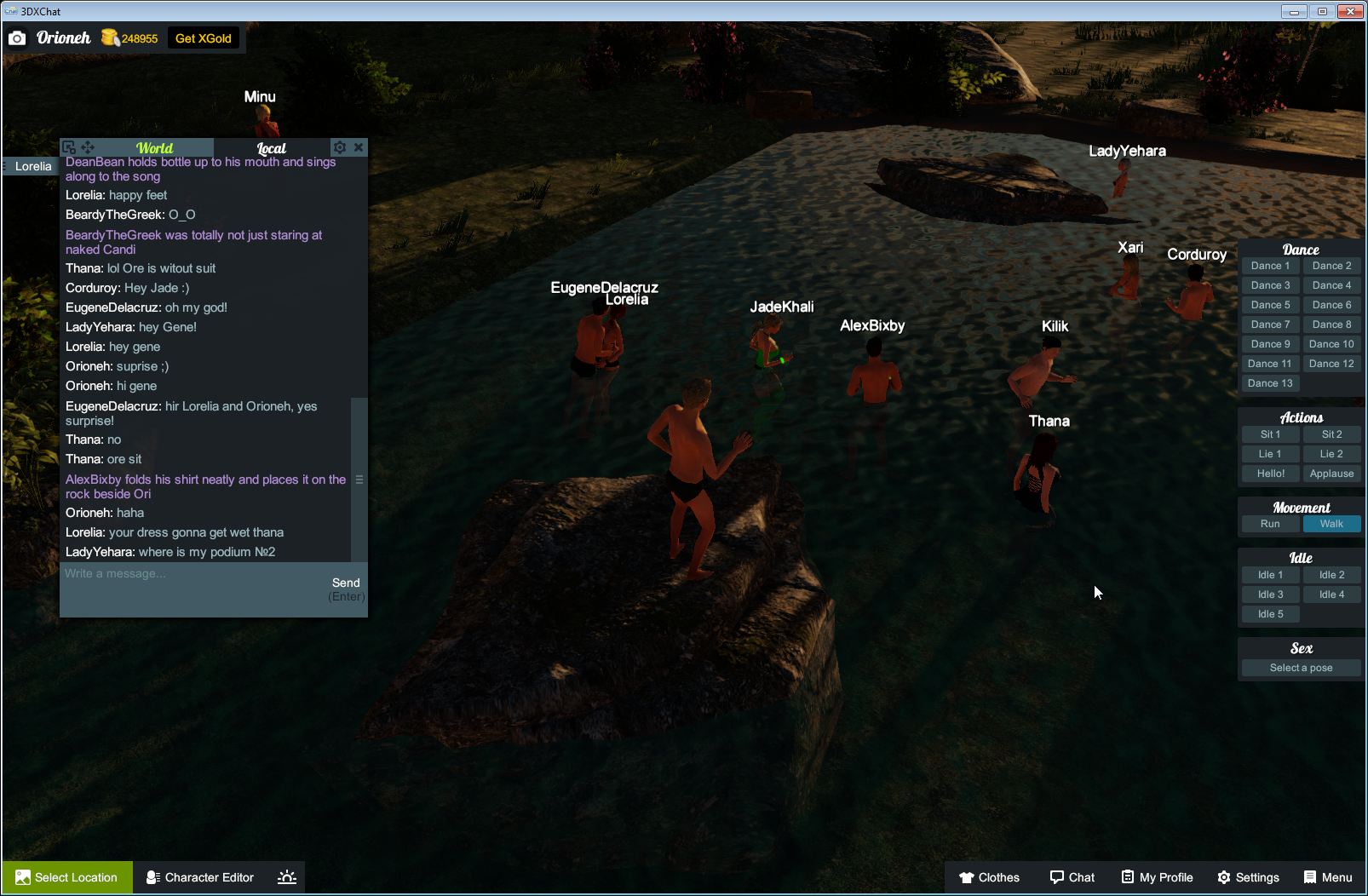Switch to the Local chat tab
1368x896 pixels.
[271, 147]
